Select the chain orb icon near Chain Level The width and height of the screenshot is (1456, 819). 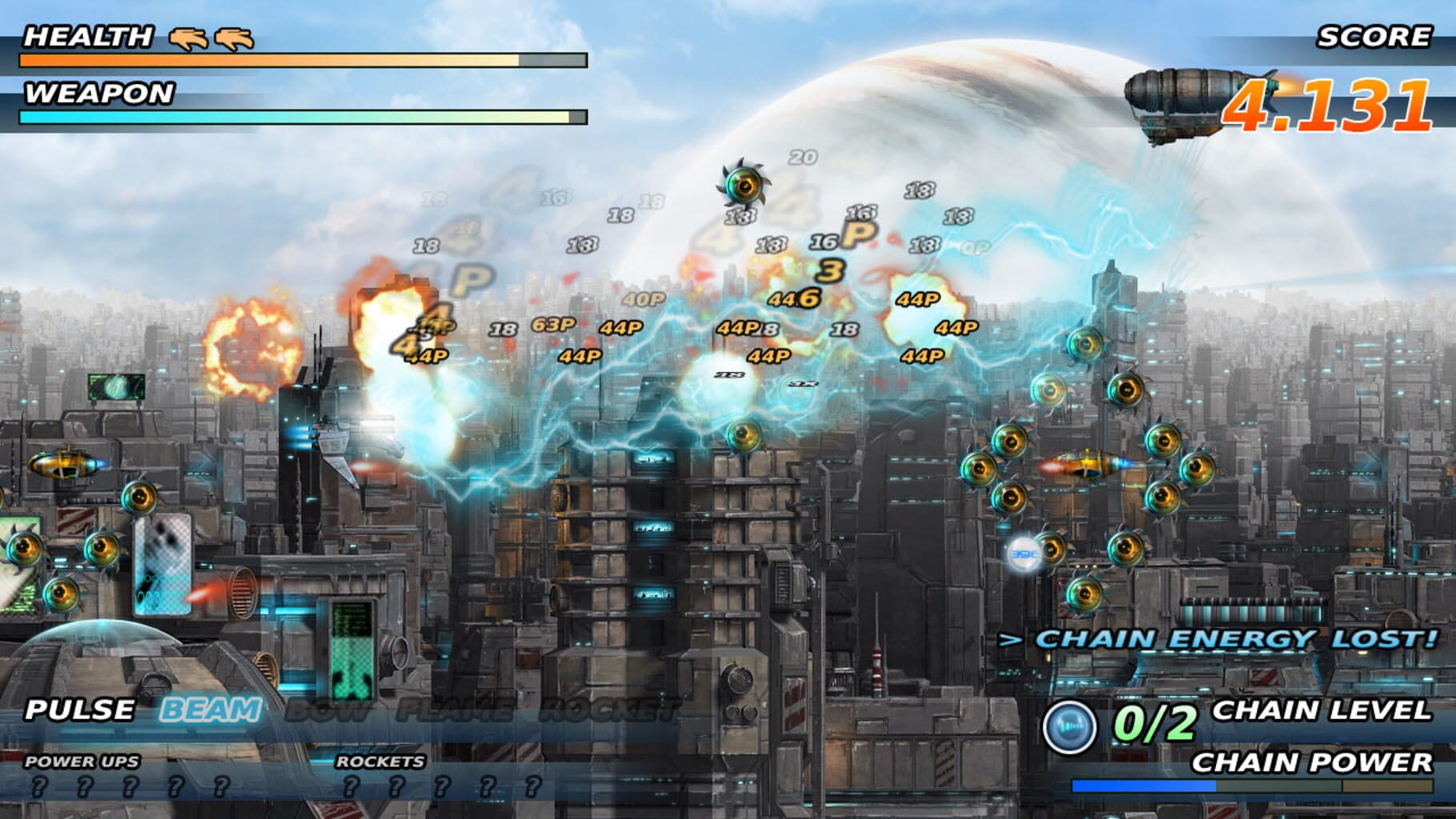(x=1072, y=725)
